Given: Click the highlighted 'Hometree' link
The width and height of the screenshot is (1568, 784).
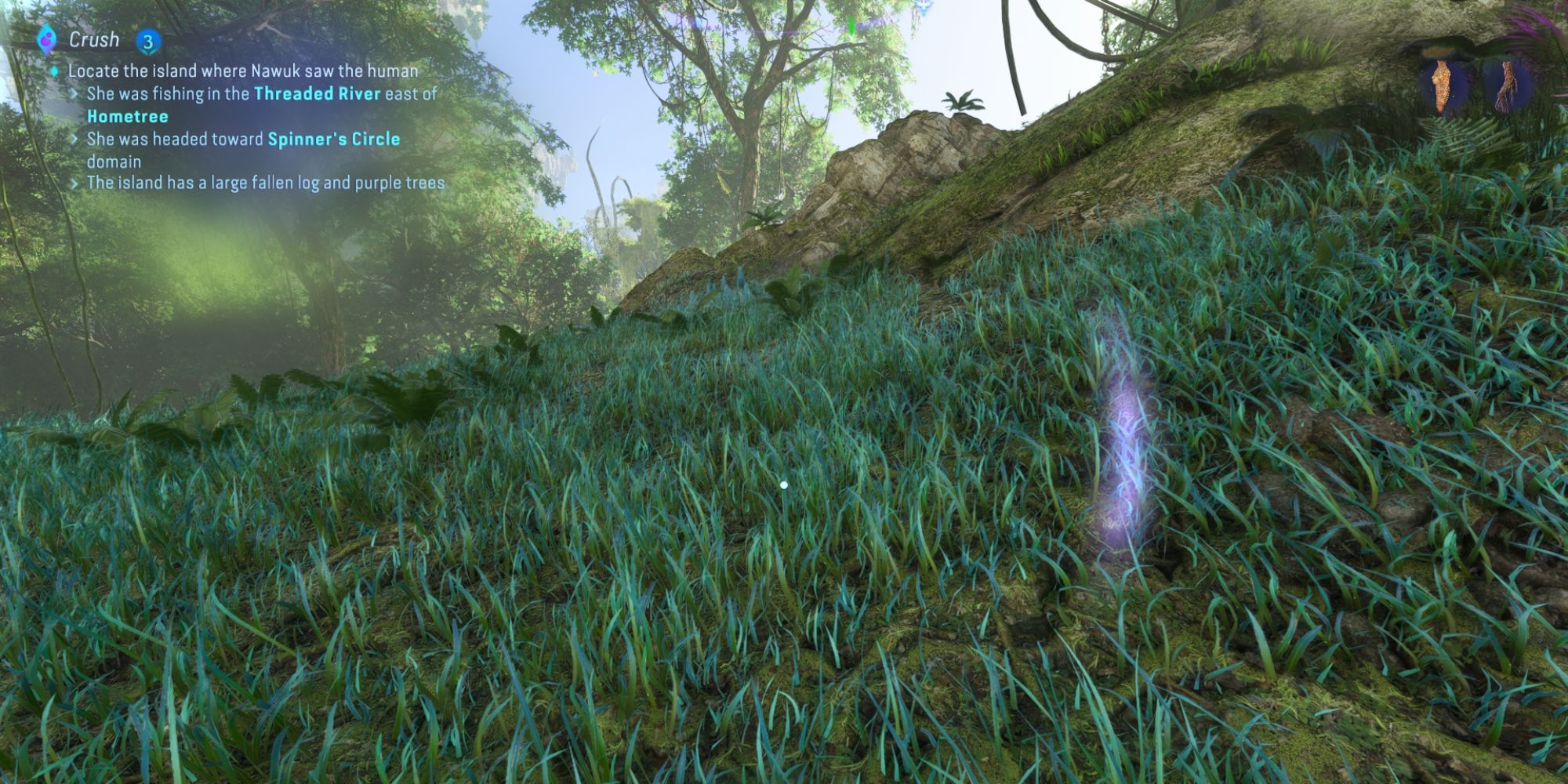Looking at the screenshot, I should point(128,114).
